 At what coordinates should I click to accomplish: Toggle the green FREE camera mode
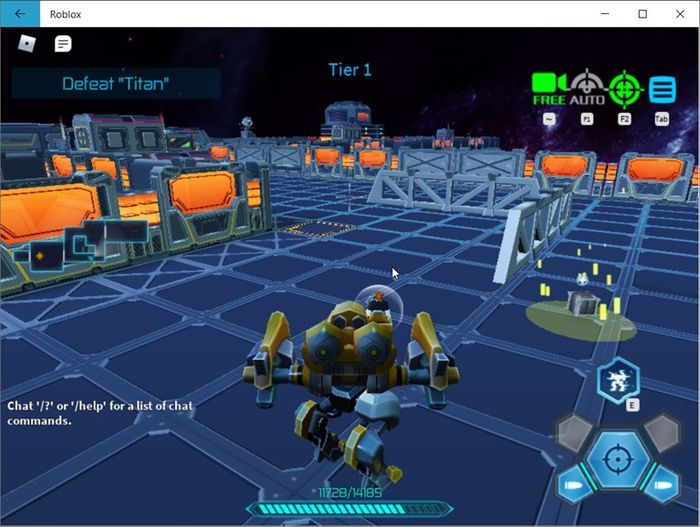pyautogui.click(x=549, y=88)
